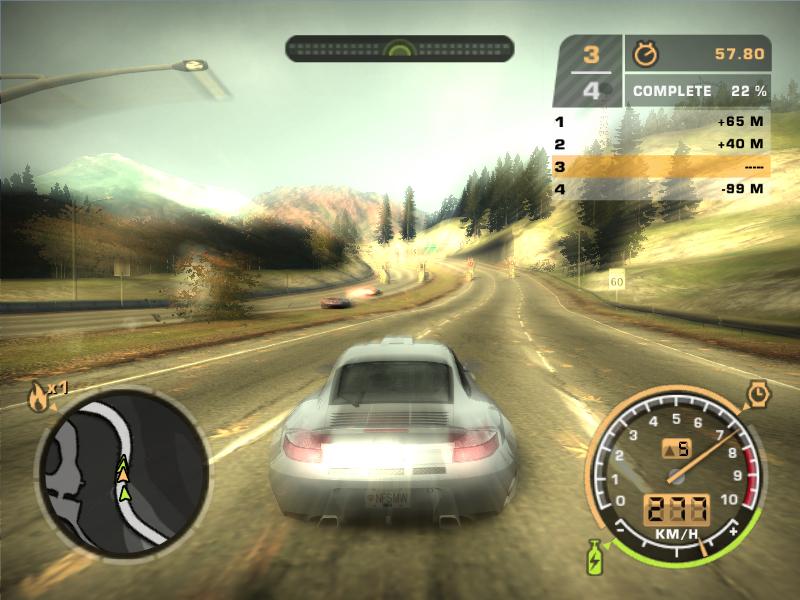Choose the first-place racer row showing +65 M

tap(661, 122)
